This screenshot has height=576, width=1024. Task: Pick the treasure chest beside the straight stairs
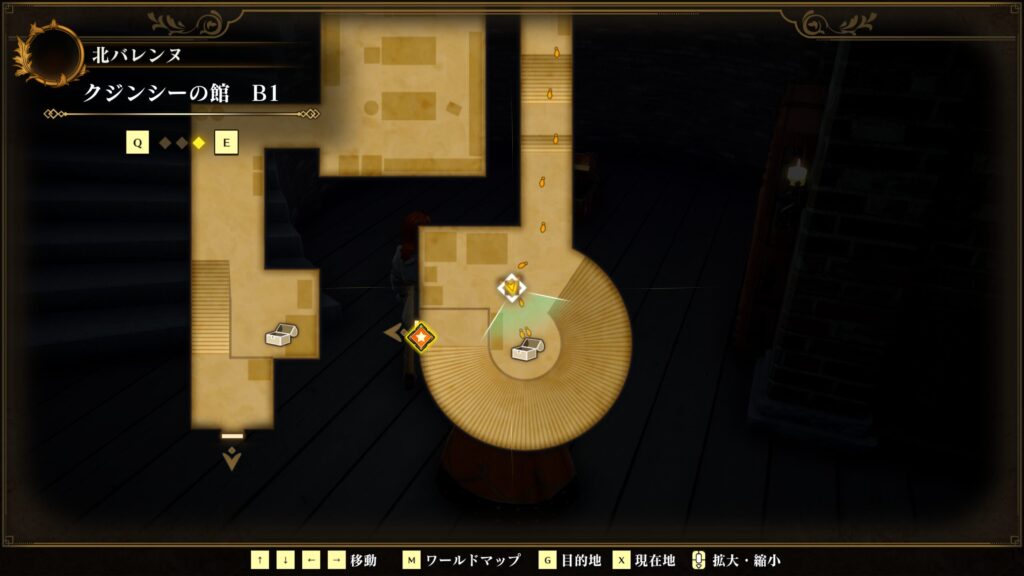coord(281,335)
